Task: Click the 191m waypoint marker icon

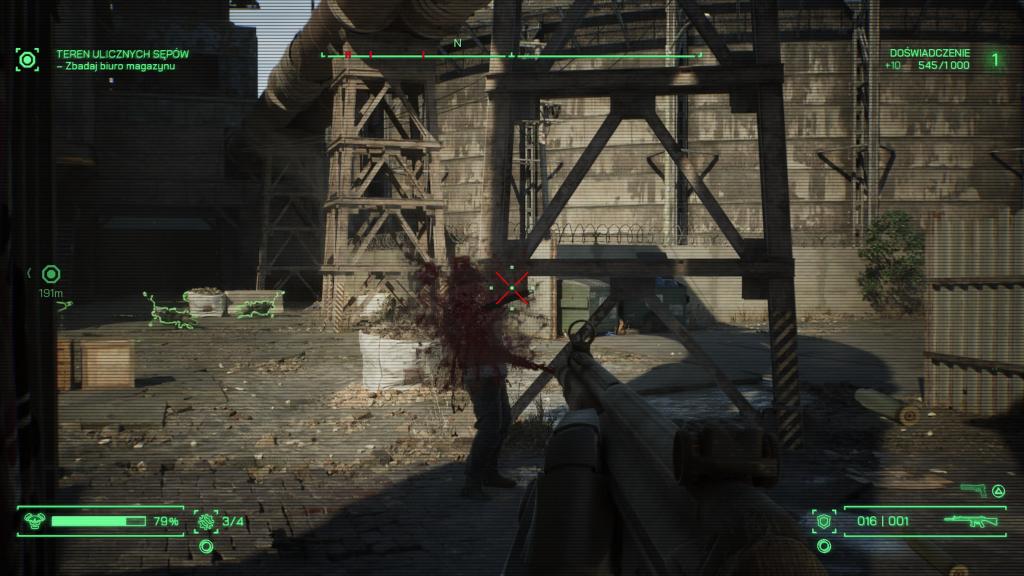Action: point(51,273)
